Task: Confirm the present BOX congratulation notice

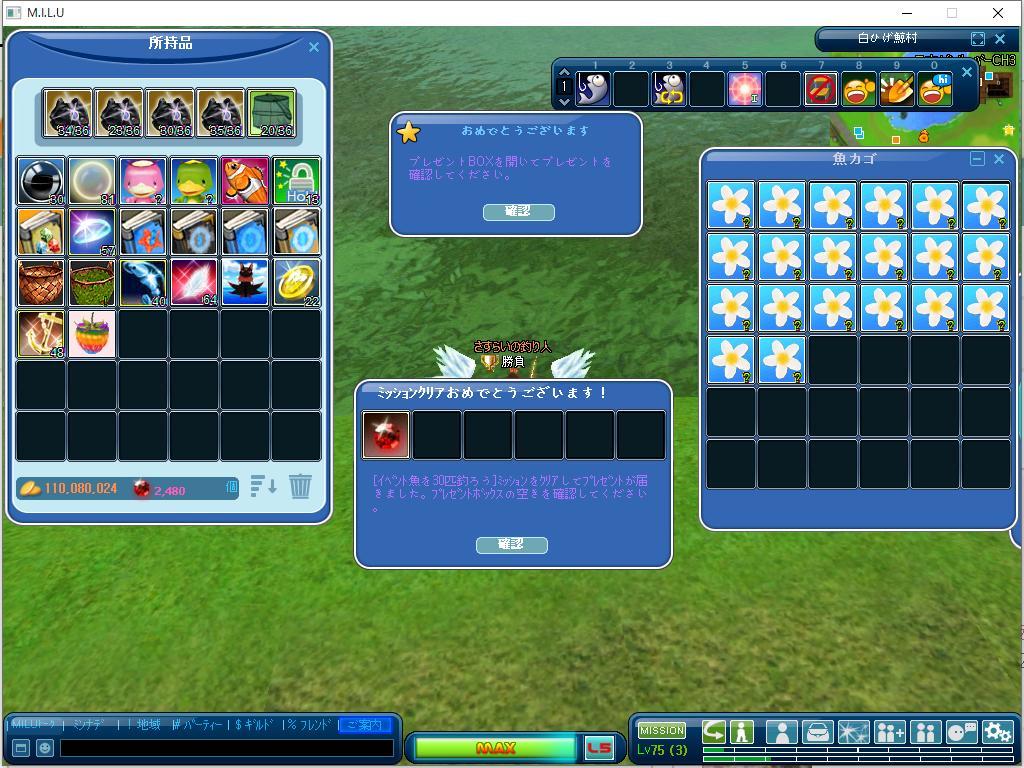Action: coord(518,211)
